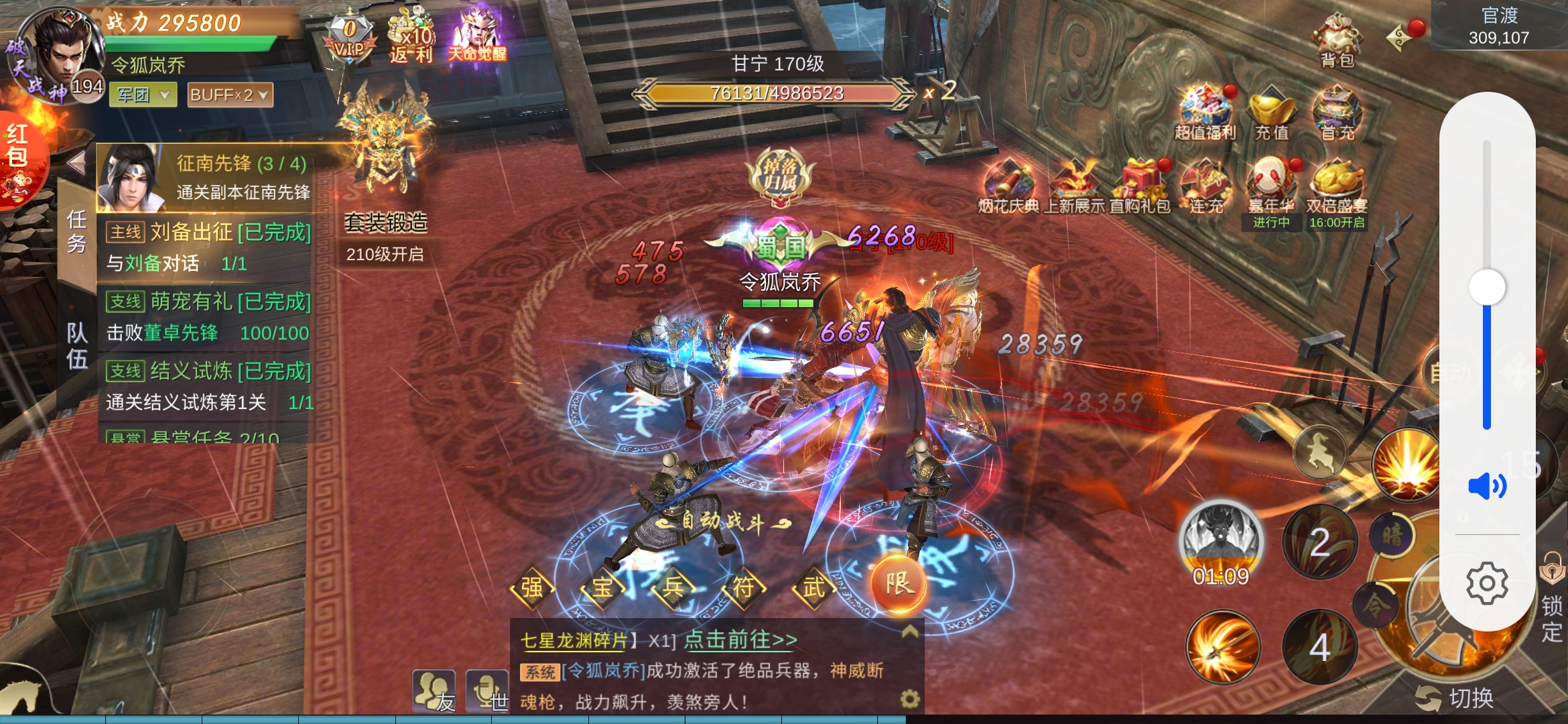Tap the 切换 switch button
The width and height of the screenshot is (1568, 724).
[1456, 699]
